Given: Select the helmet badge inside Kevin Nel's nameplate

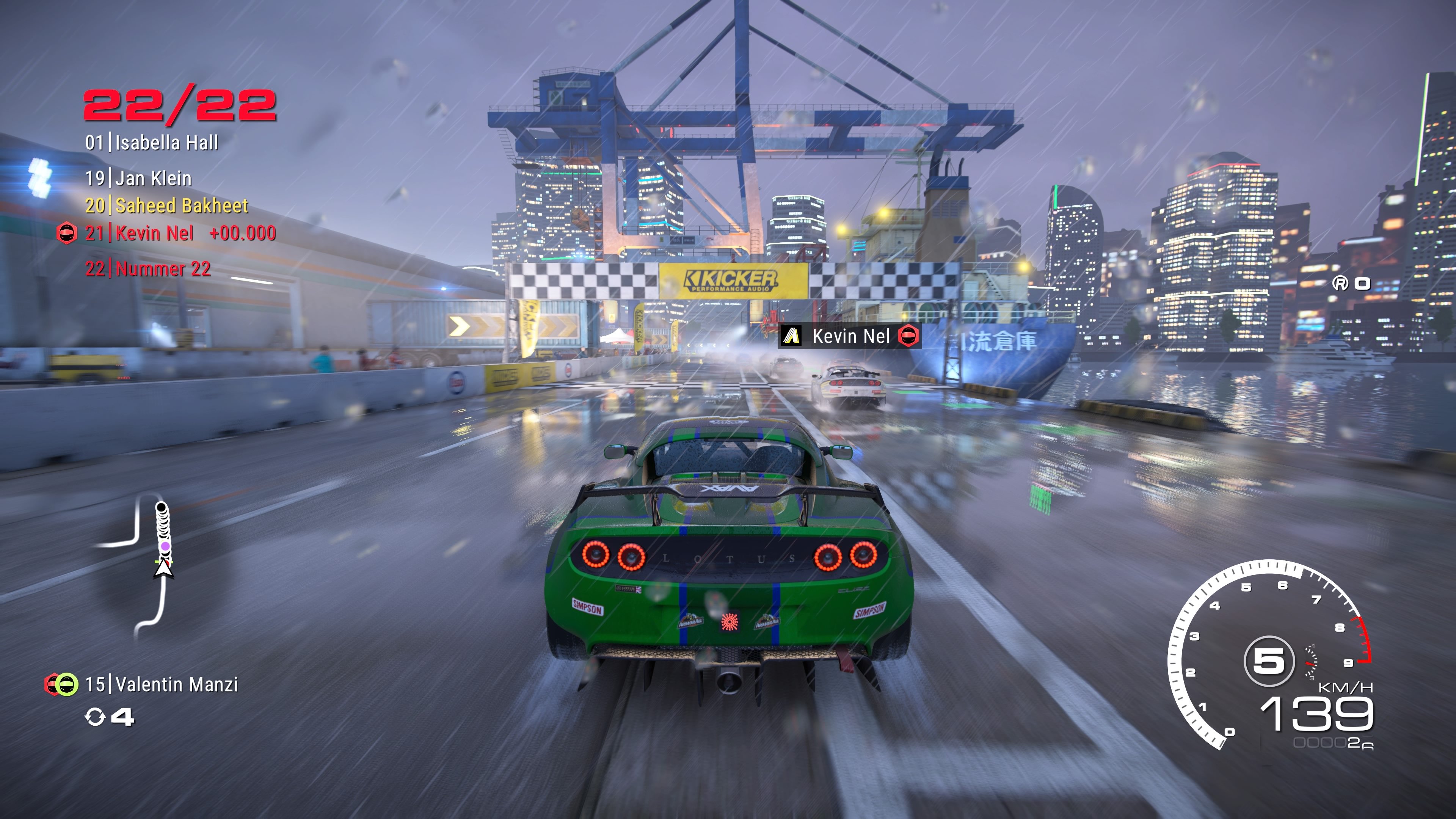Looking at the screenshot, I should point(910,337).
